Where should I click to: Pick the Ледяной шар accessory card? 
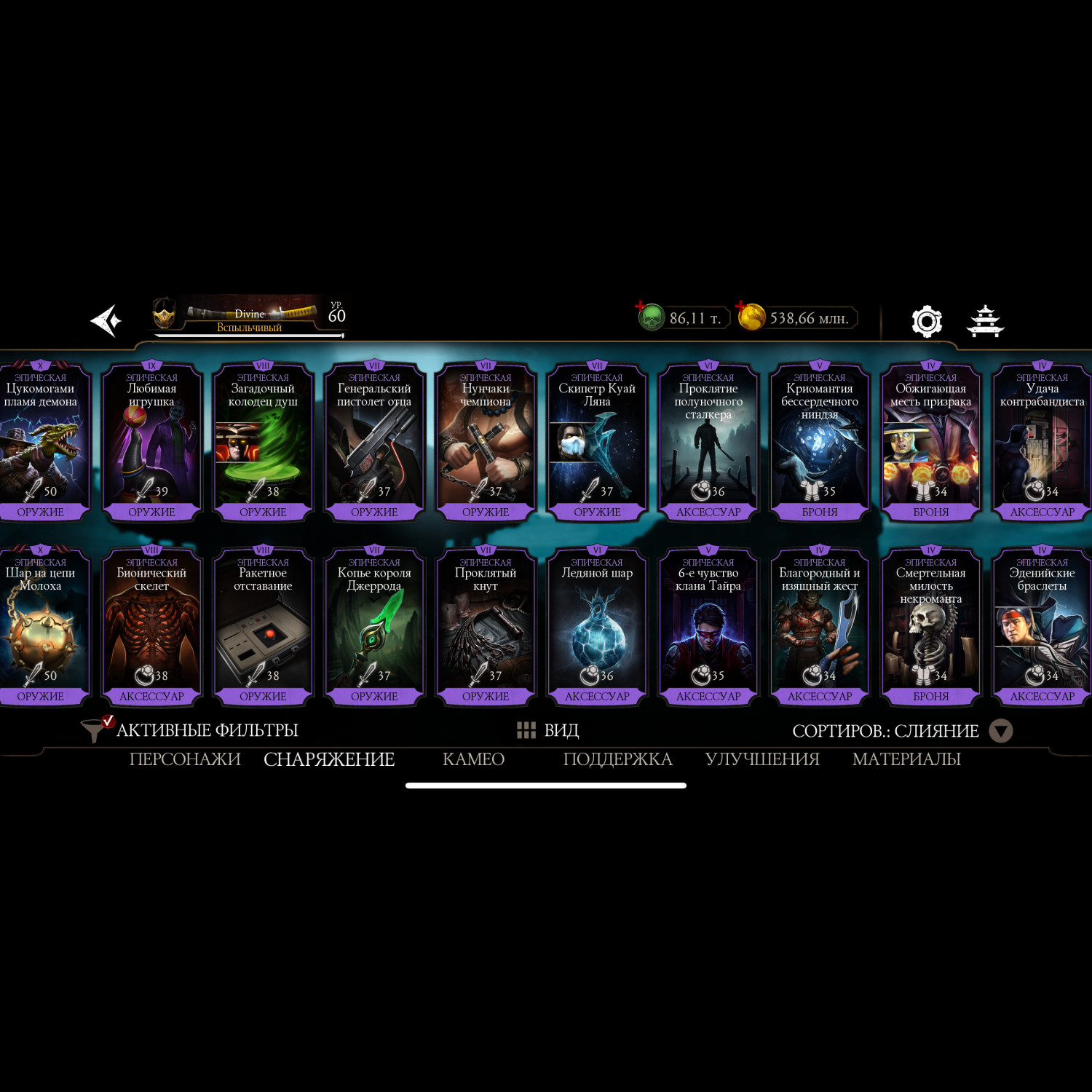[597, 626]
